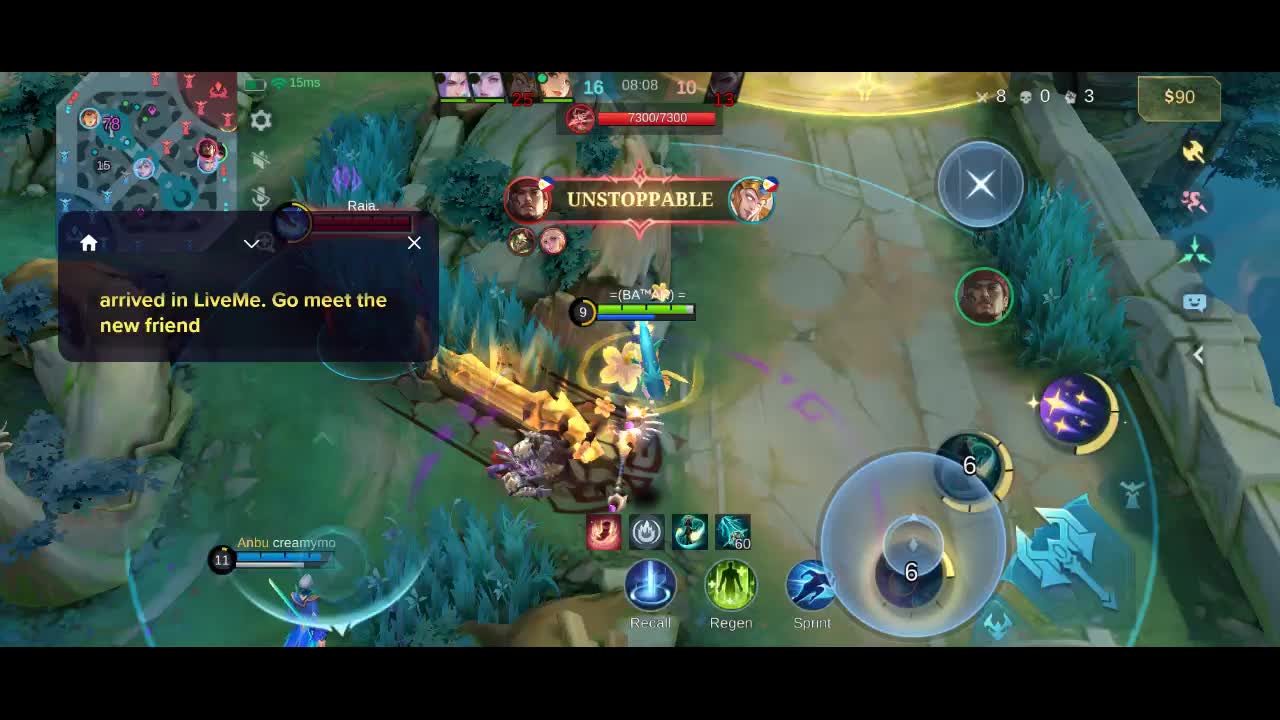Viewport: 1280px width, 720px height.
Task: Close the LiveMe notification popup
Action: point(414,243)
